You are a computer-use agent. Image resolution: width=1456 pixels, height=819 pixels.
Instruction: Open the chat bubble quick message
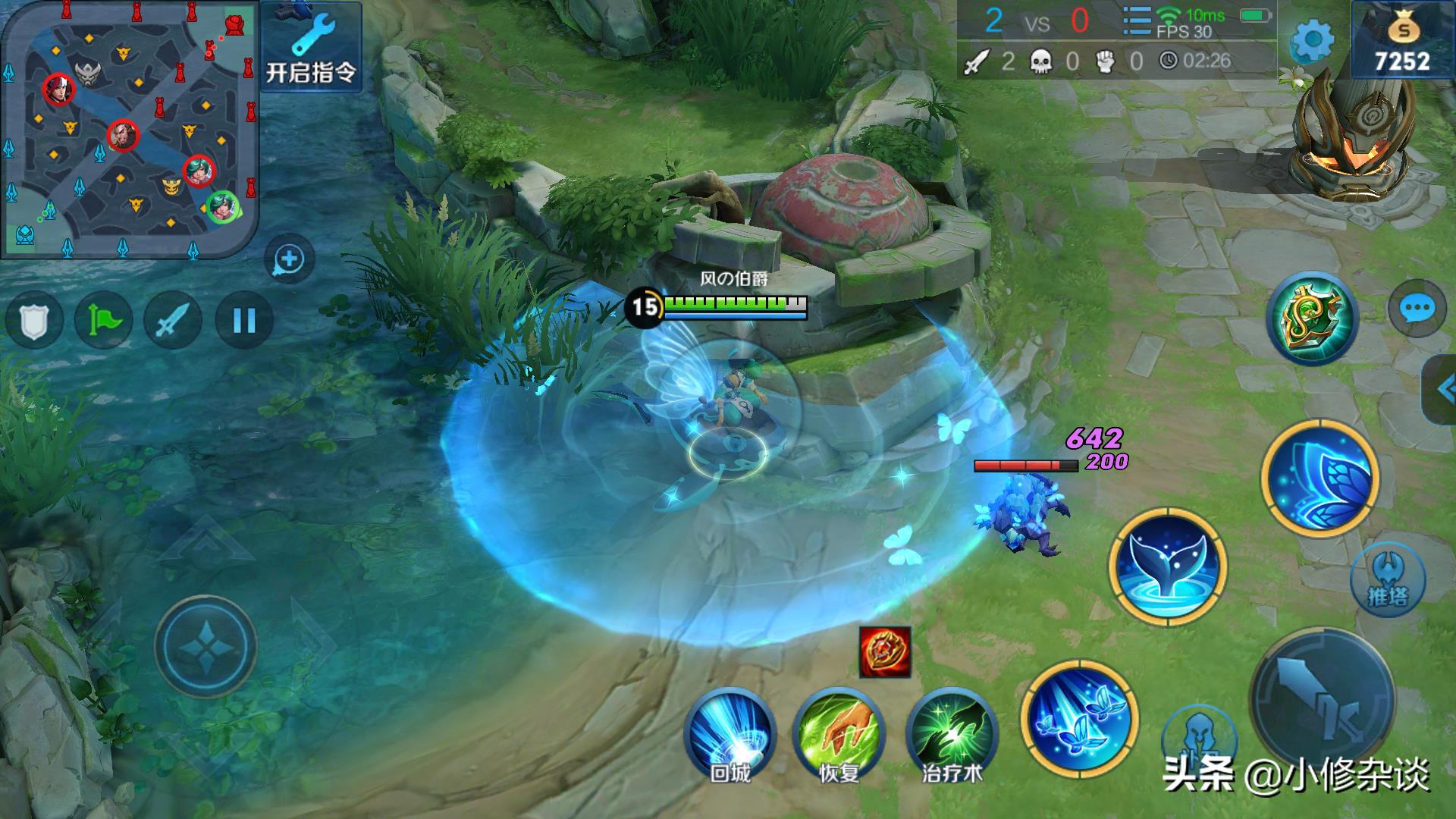1416,309
